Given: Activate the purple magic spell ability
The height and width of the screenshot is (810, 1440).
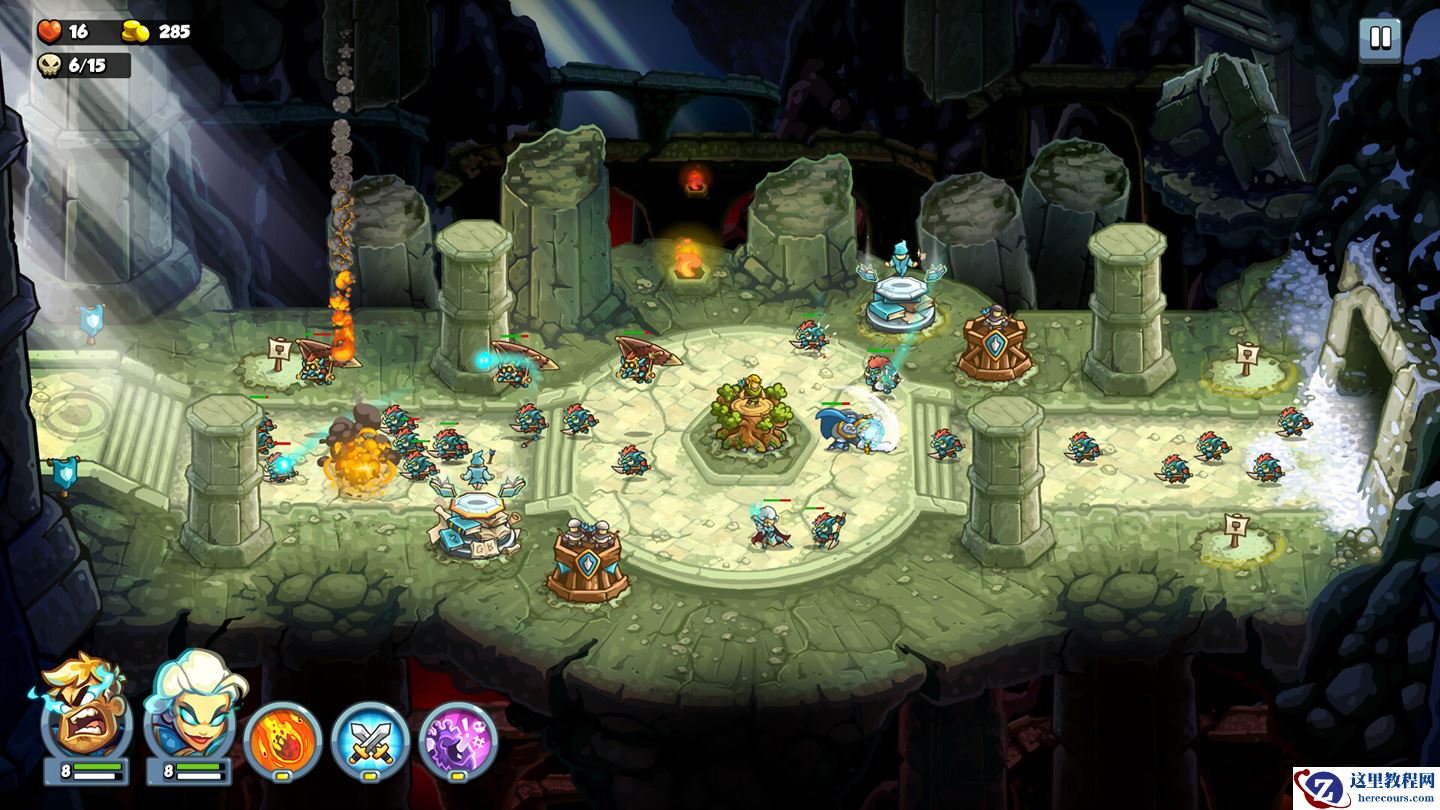Looking at the screenshot, I should coord(458,741).
